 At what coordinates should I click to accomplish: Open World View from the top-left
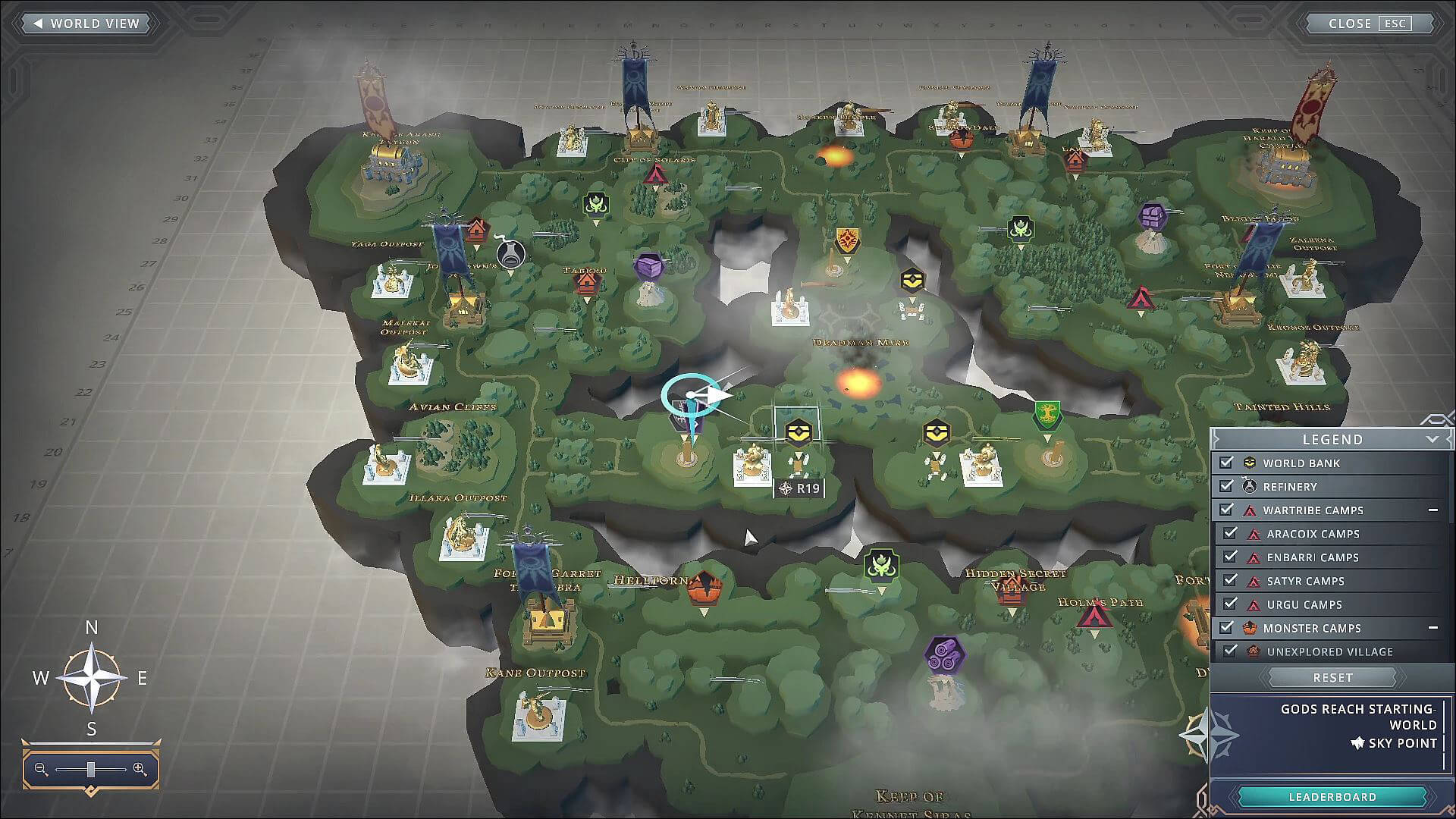click(x=85, y=24)
